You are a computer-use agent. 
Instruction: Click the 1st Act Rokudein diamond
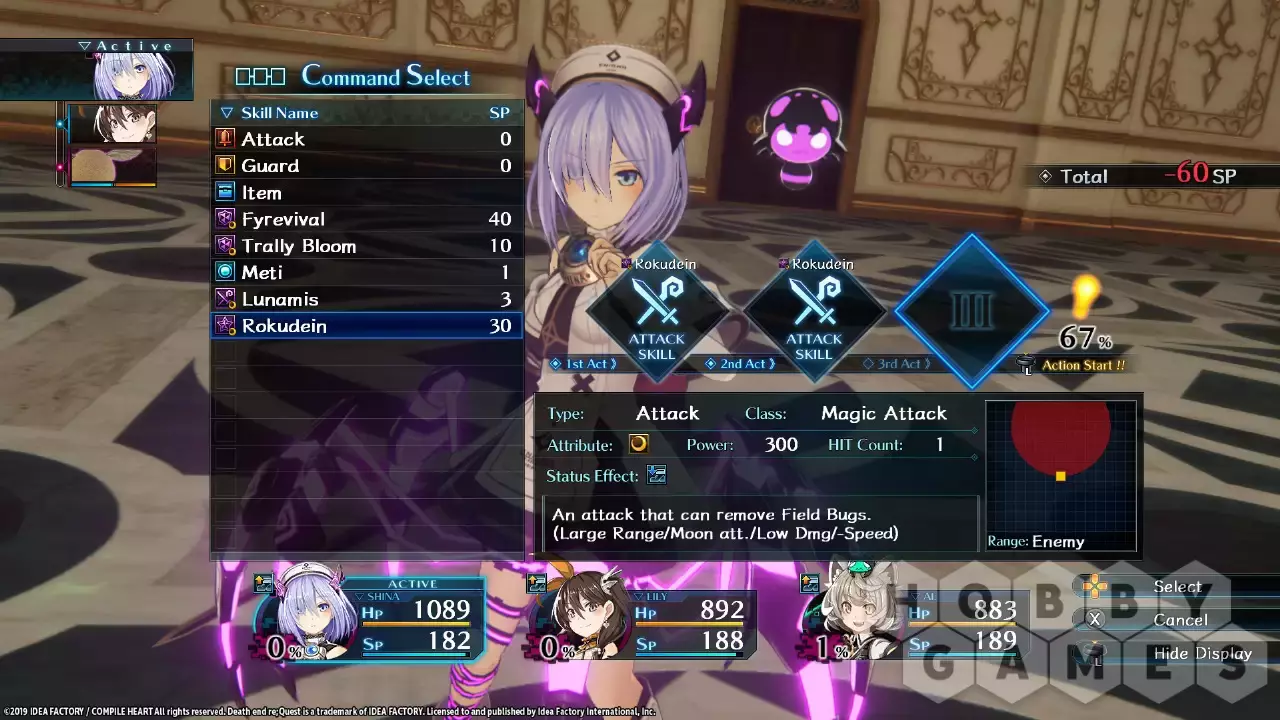pyautogui.click(x=657, y=313)
